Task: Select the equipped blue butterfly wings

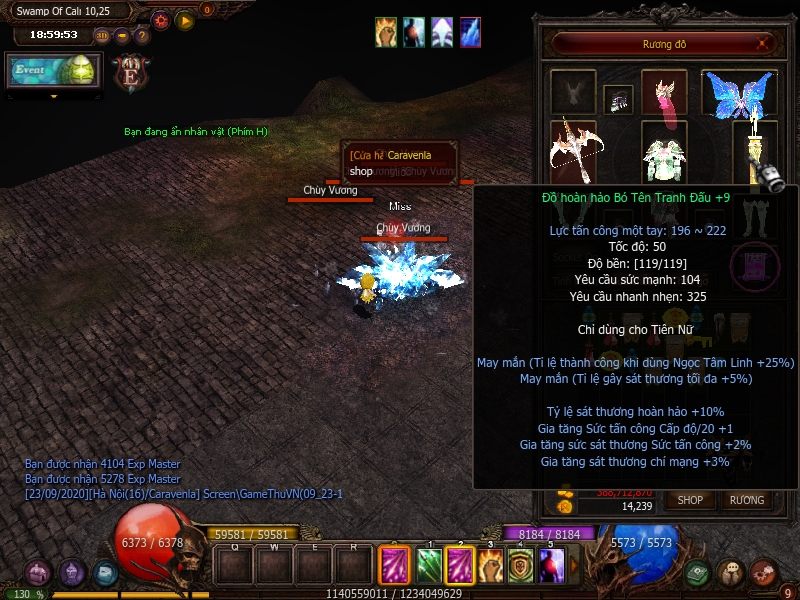Action: [739, 93]
